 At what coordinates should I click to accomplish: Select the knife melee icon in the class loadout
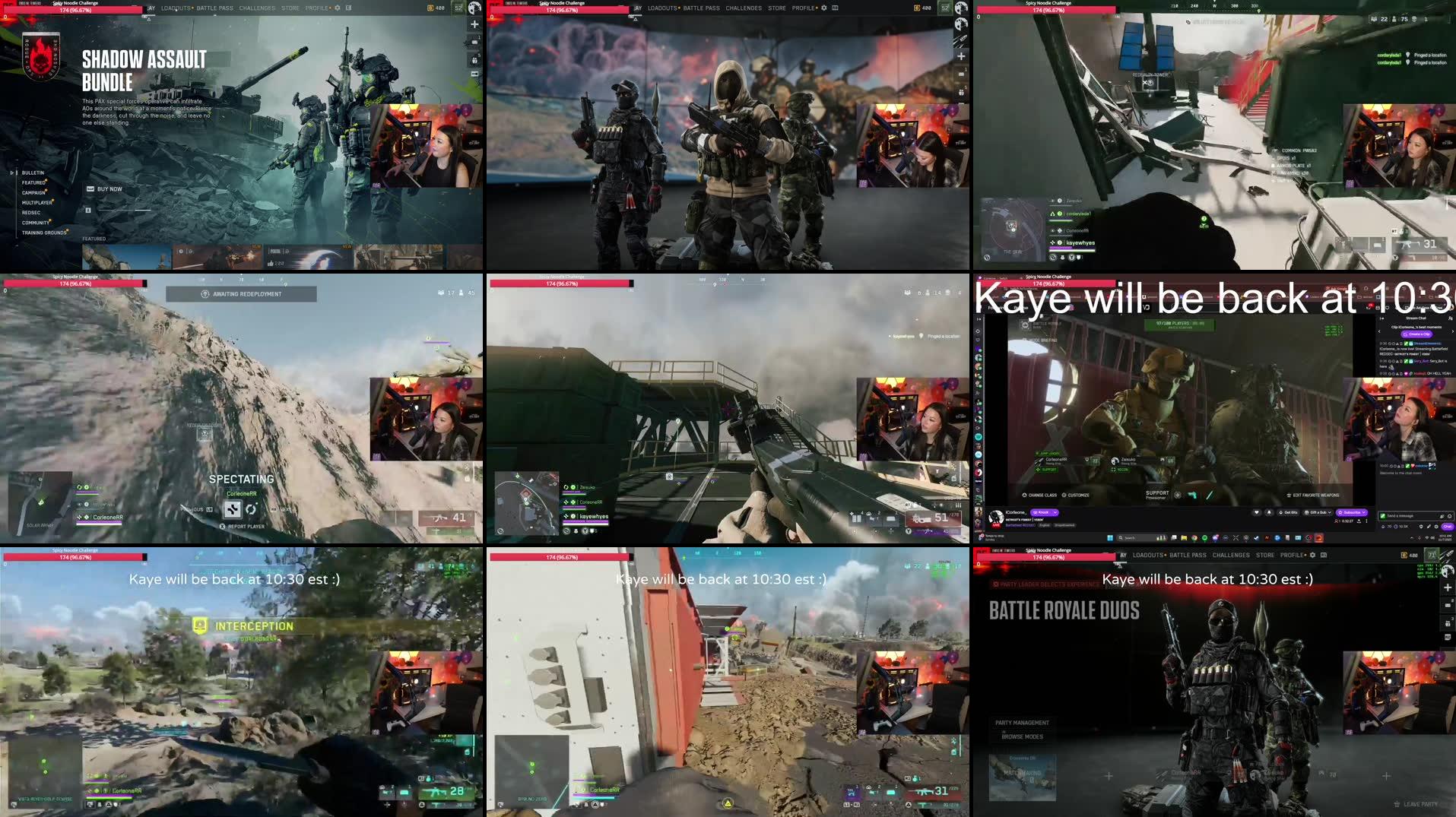[1210, 496]
